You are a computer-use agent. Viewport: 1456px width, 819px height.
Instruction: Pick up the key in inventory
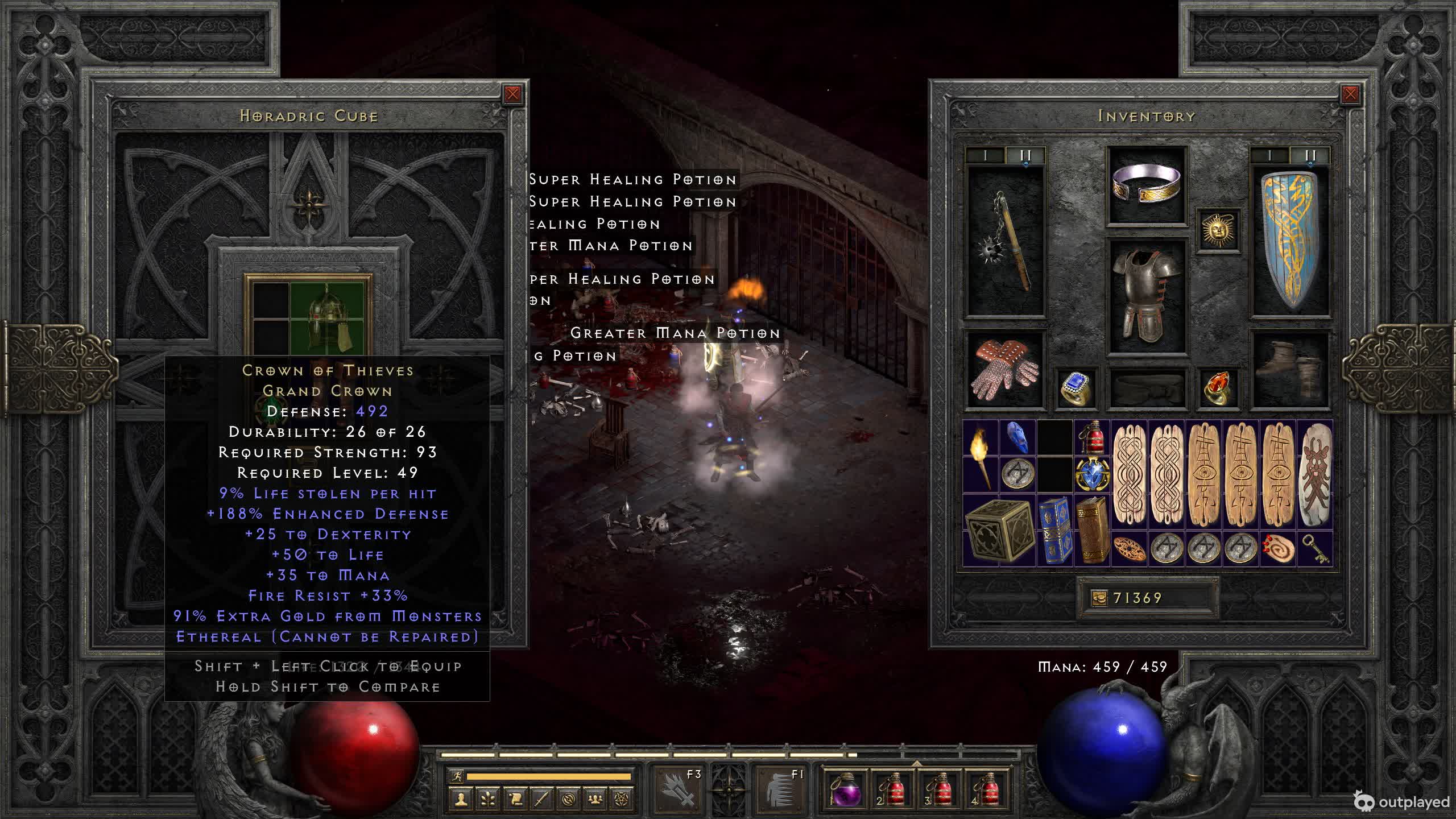pyautogui.click(x=1315, y=549)
